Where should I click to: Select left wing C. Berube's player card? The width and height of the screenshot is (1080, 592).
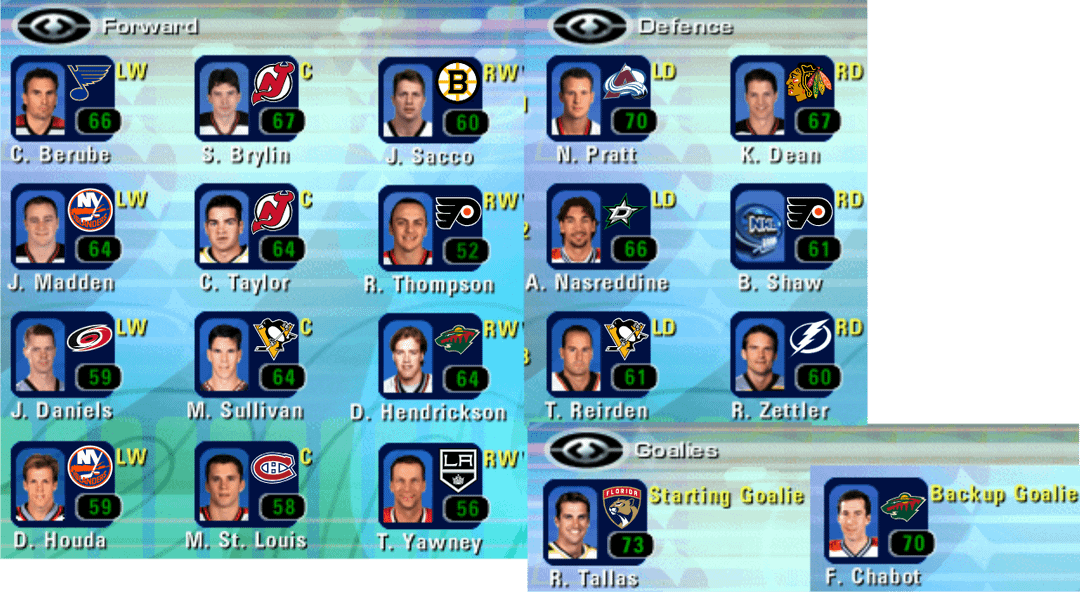(63, 98)
